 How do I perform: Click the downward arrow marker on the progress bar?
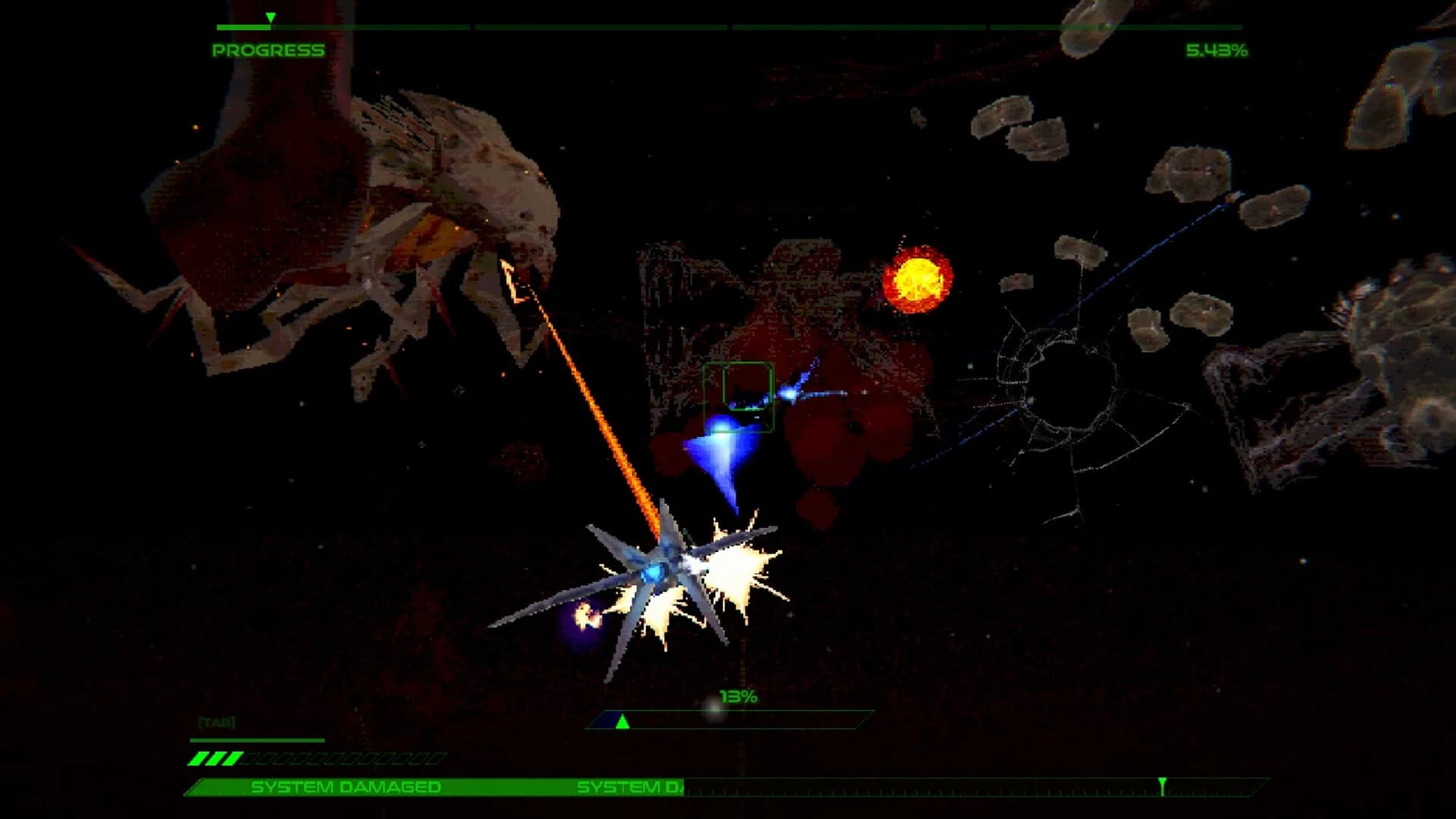click(x=269, y=17)
